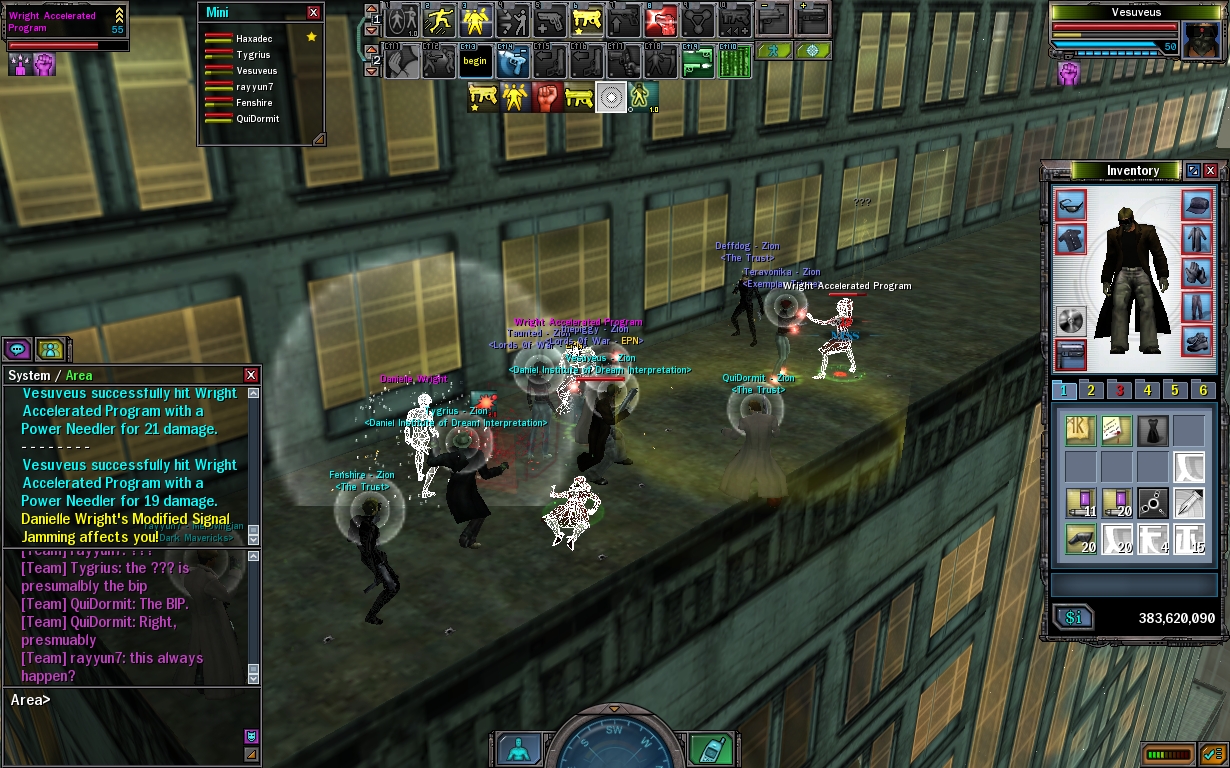Activate the yellow running figure ability in slot 2
Screen dimensions: 1230x768
[x=439, y=19]
